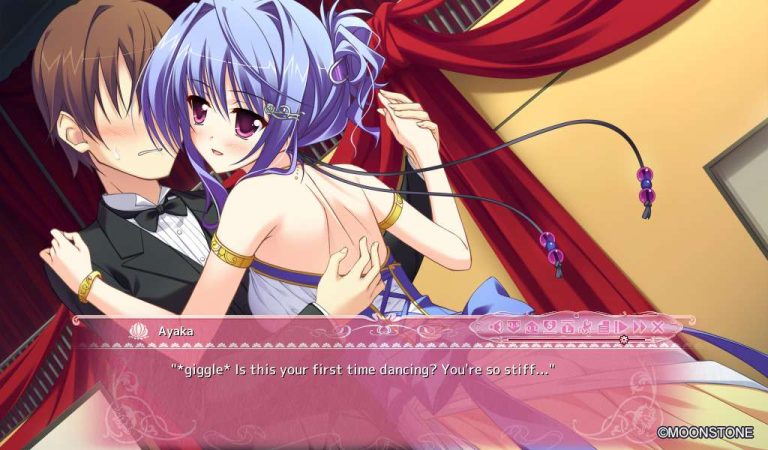Open settings via the wrench icon

pos(586,326)
